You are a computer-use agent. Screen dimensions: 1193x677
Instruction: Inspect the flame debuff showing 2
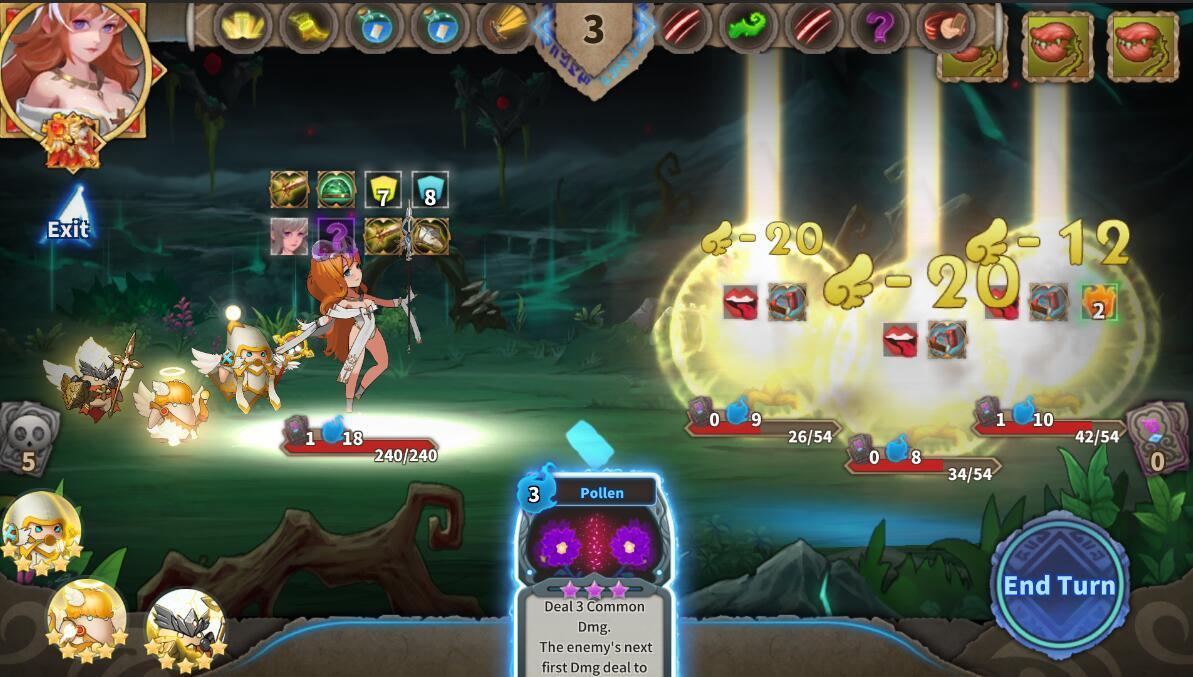coord(1098,302)
